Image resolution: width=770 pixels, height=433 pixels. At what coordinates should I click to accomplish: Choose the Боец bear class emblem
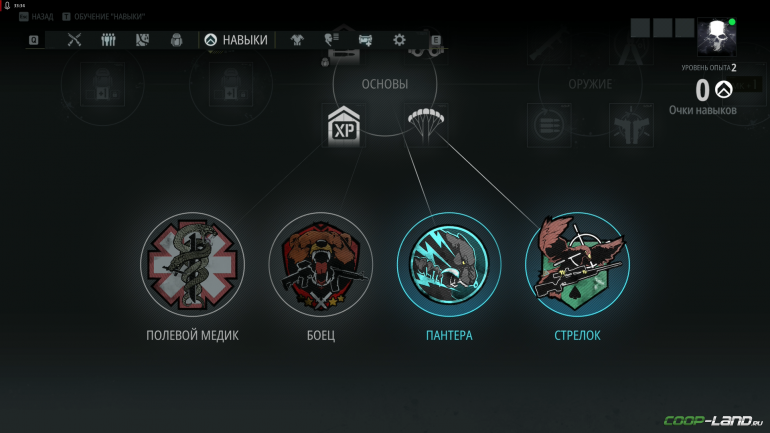click(321, 263)
